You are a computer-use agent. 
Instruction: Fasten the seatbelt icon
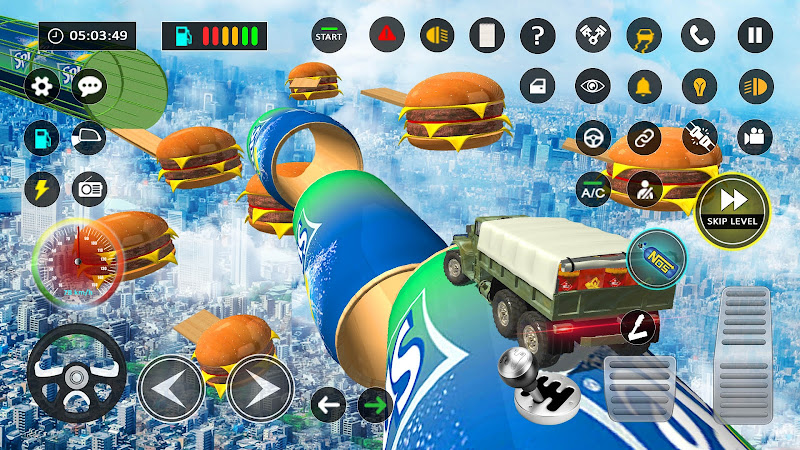click(x=699, y=136)
